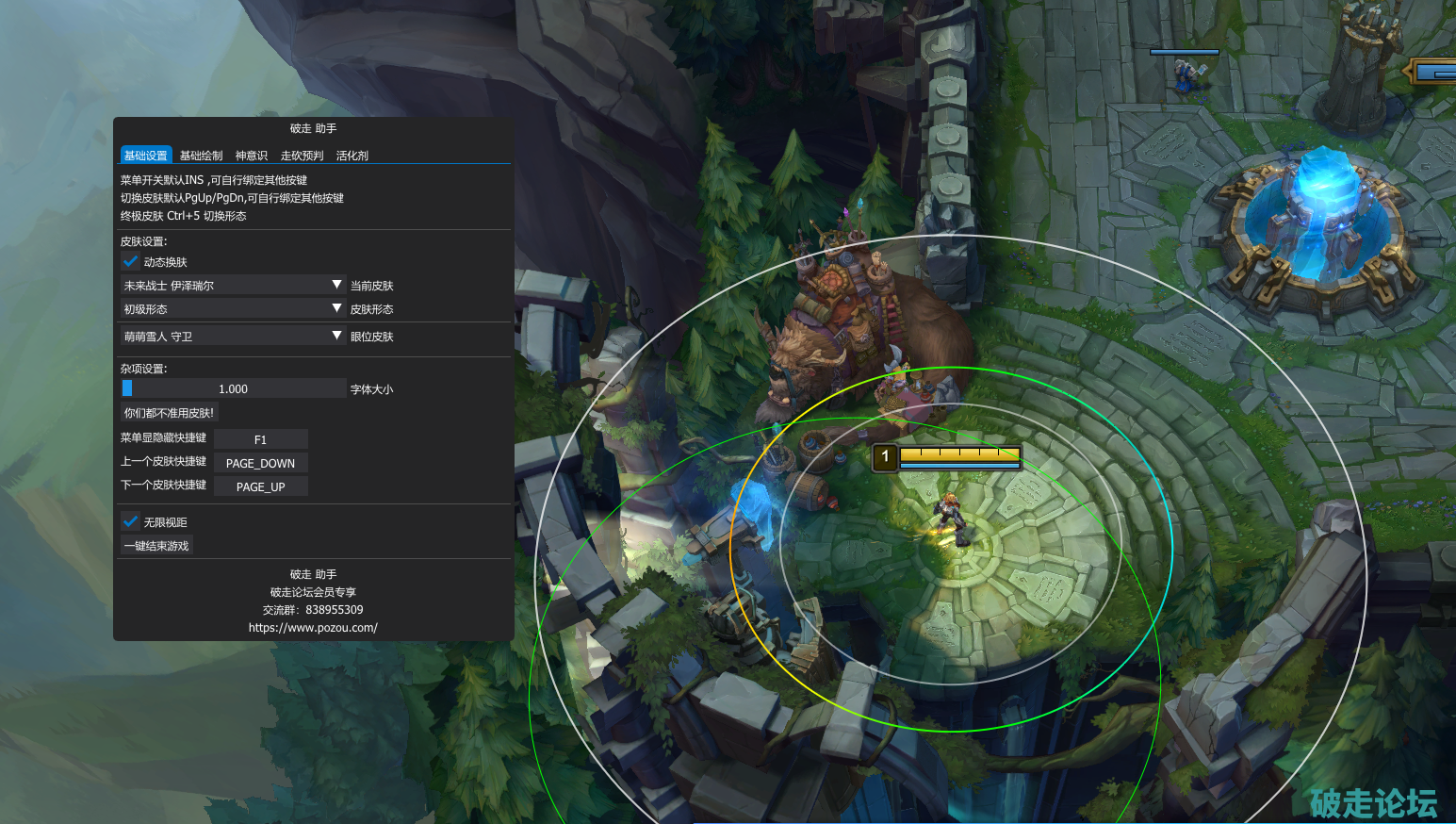Select the PAGE_DOWN previous-skin hotkey button
The image size is (1456, 824).
pyautogui.click(x=261, y=463)
